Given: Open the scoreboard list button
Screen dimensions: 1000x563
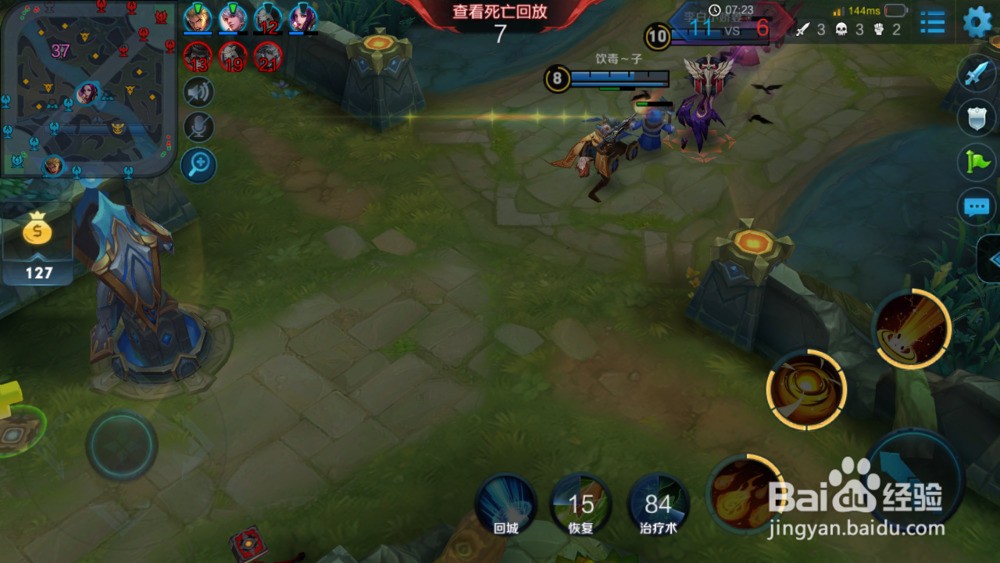Looking at the screenshot, I should click(933, 22).
